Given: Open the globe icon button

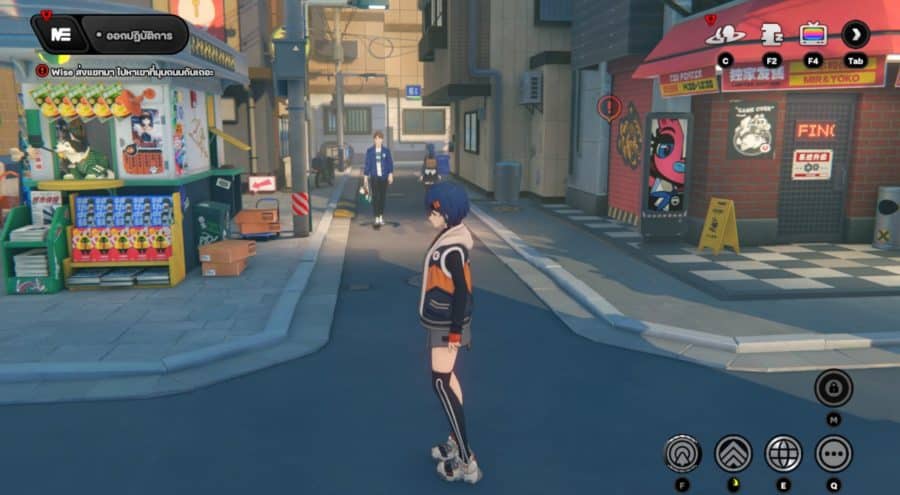Looking at the screenshot, I should (x=783, y=453).
